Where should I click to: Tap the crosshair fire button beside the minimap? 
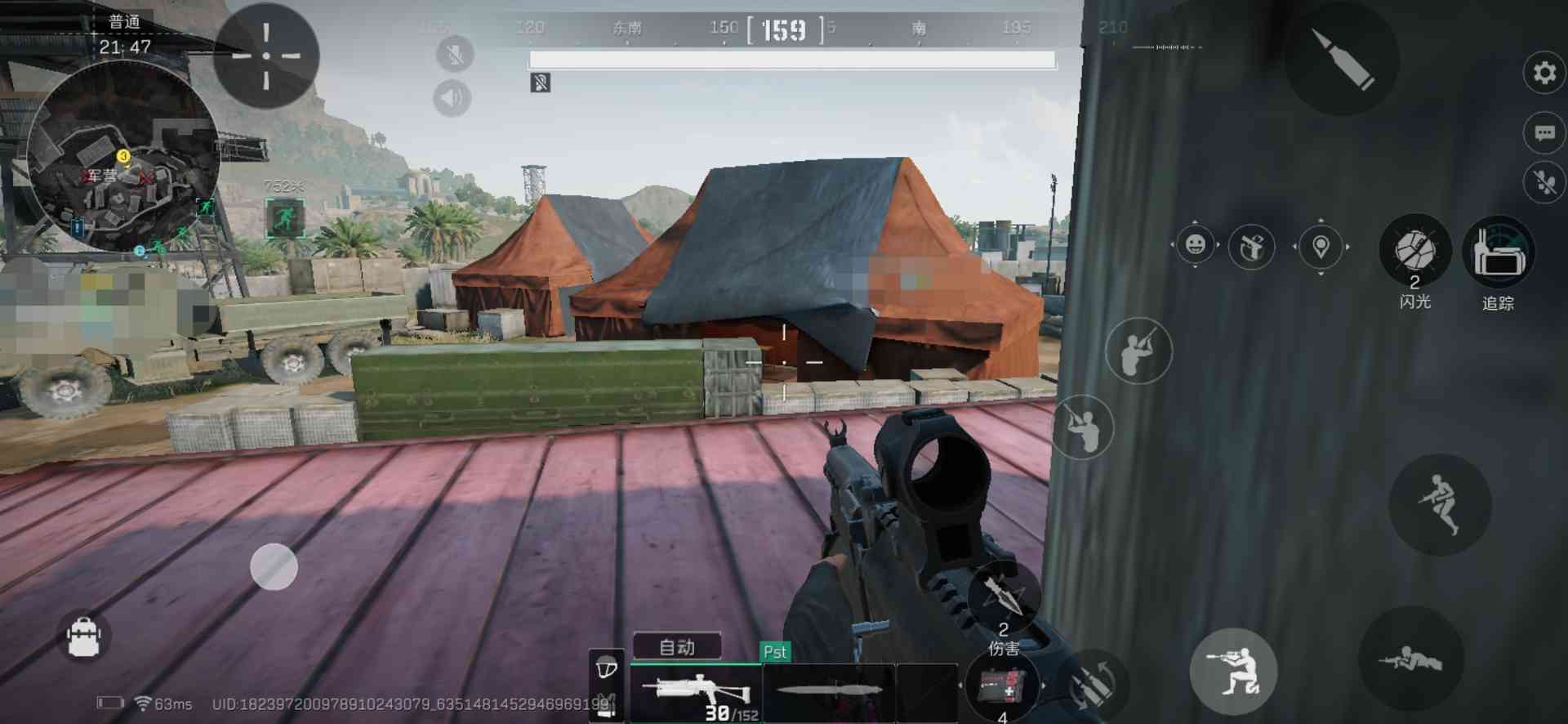pos(266,56)
